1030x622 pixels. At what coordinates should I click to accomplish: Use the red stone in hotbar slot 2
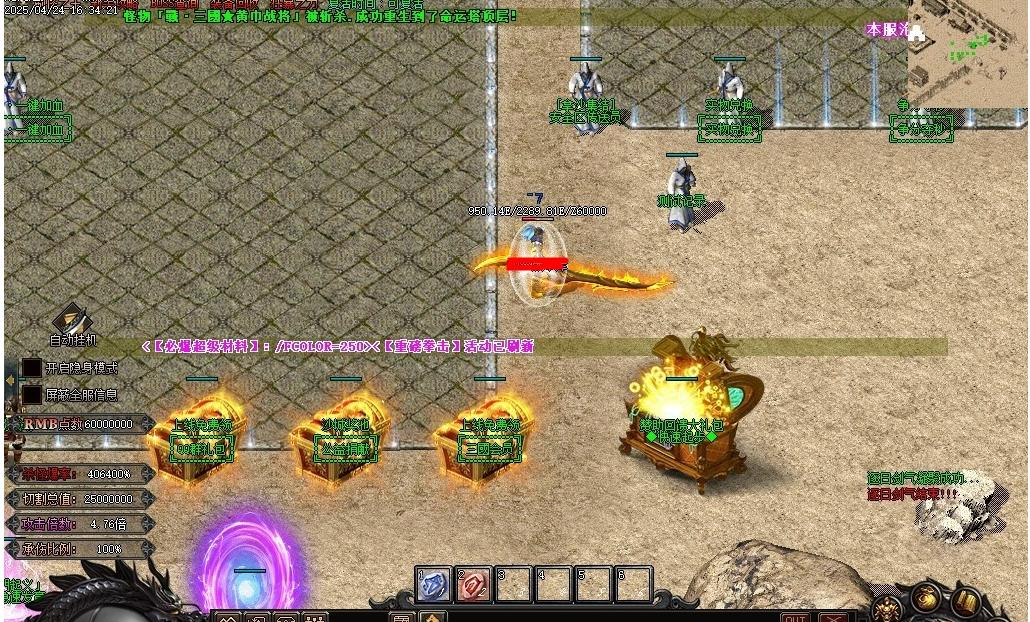pyautogui.click(x=473, y=585)
